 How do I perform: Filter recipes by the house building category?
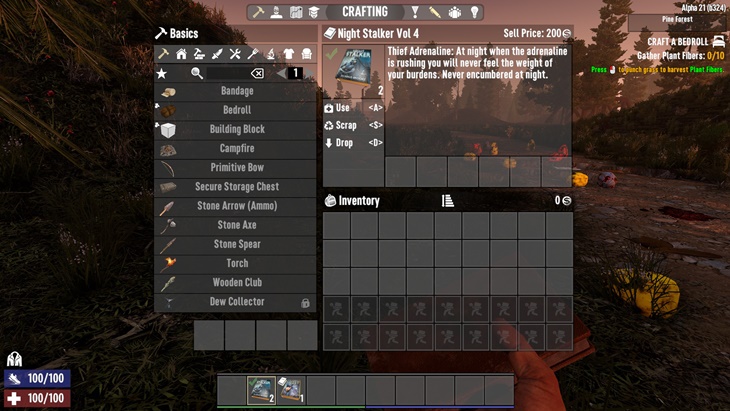click(x=181, y=54)
